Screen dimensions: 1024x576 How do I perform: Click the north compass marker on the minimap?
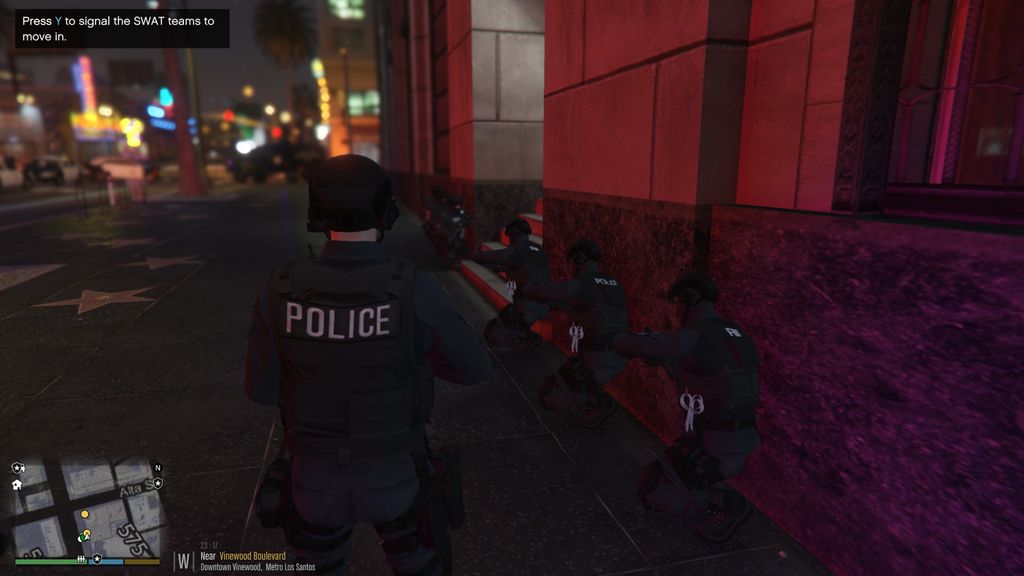click(157, 467)
